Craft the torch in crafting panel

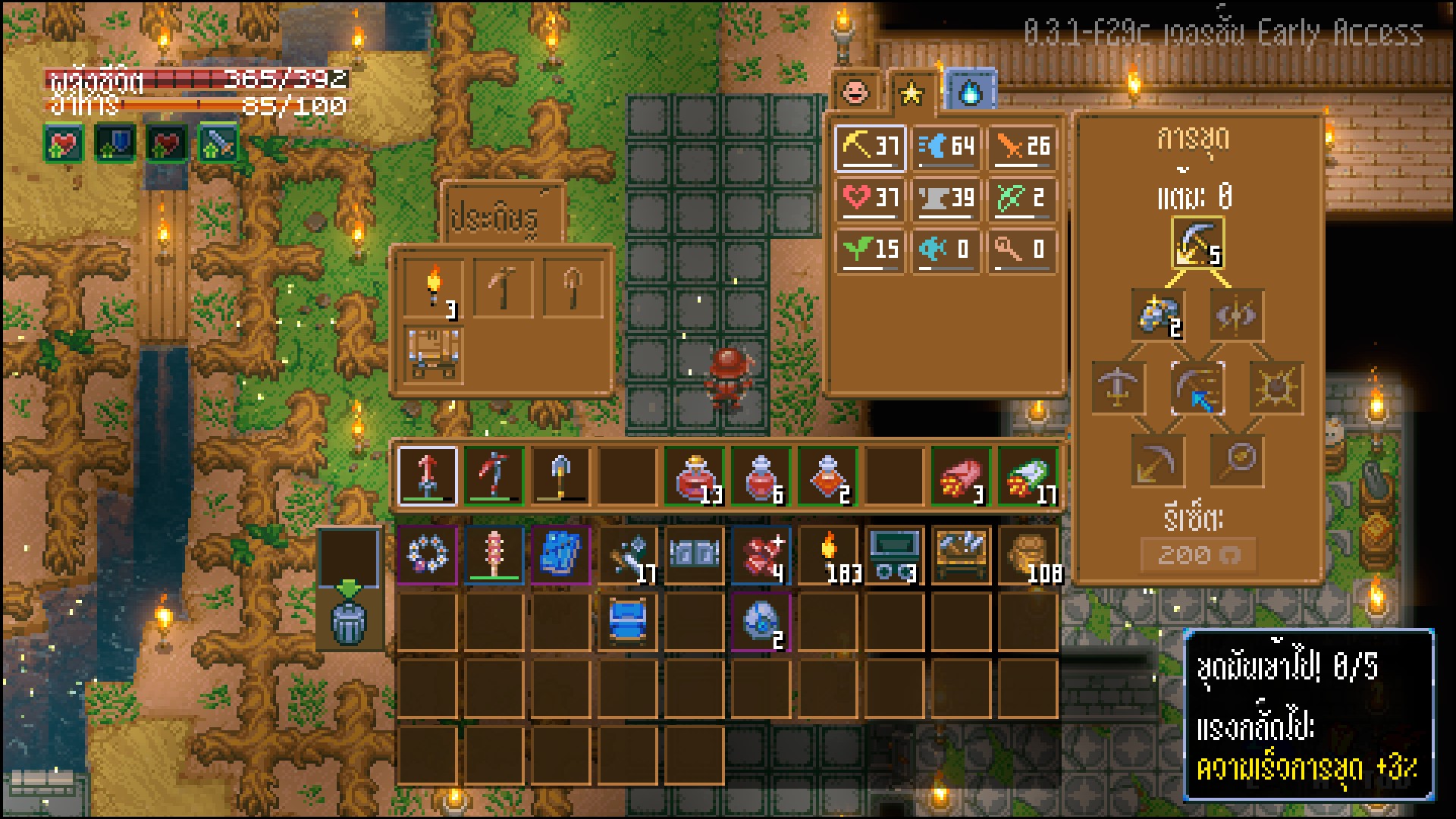click(x=433, y=288)
